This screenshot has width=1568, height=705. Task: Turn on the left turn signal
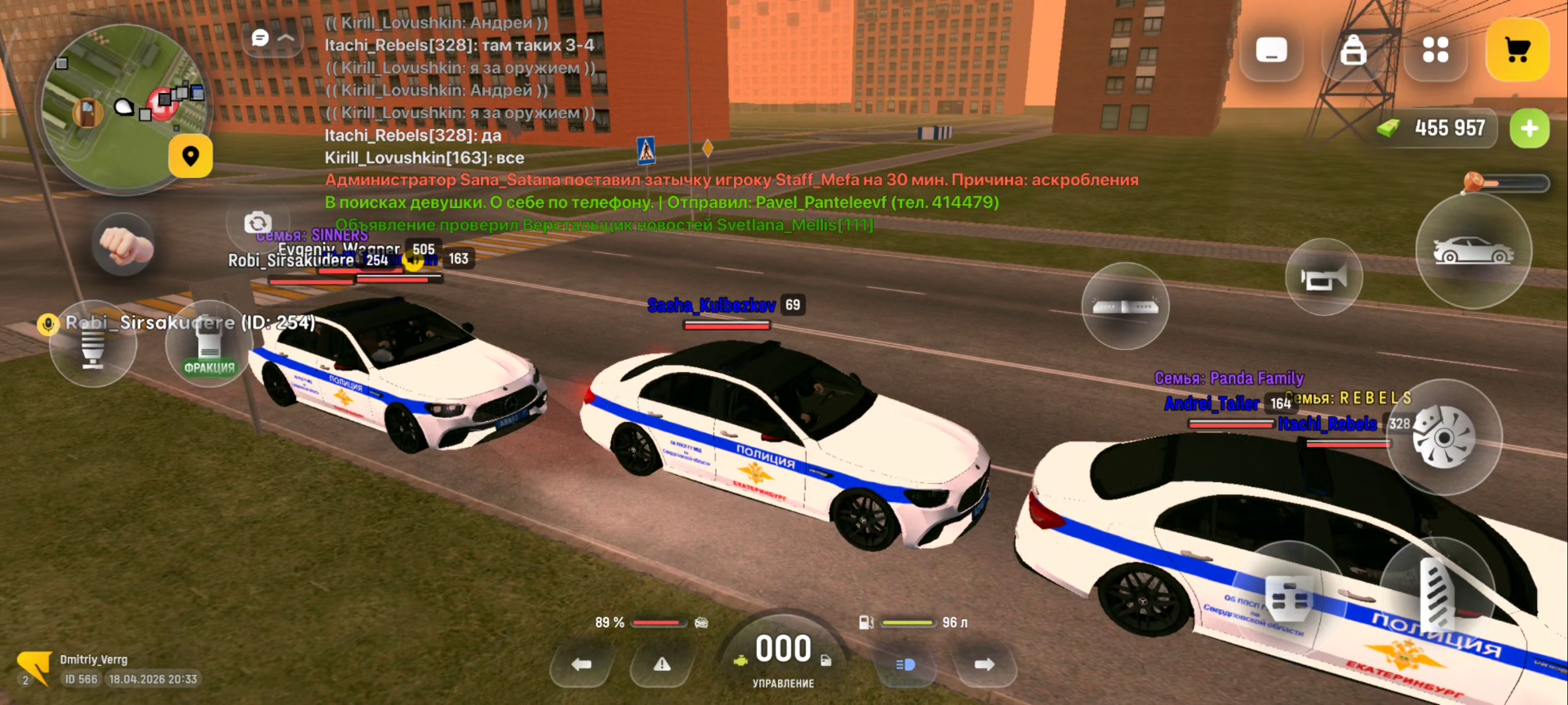[581, 664]
